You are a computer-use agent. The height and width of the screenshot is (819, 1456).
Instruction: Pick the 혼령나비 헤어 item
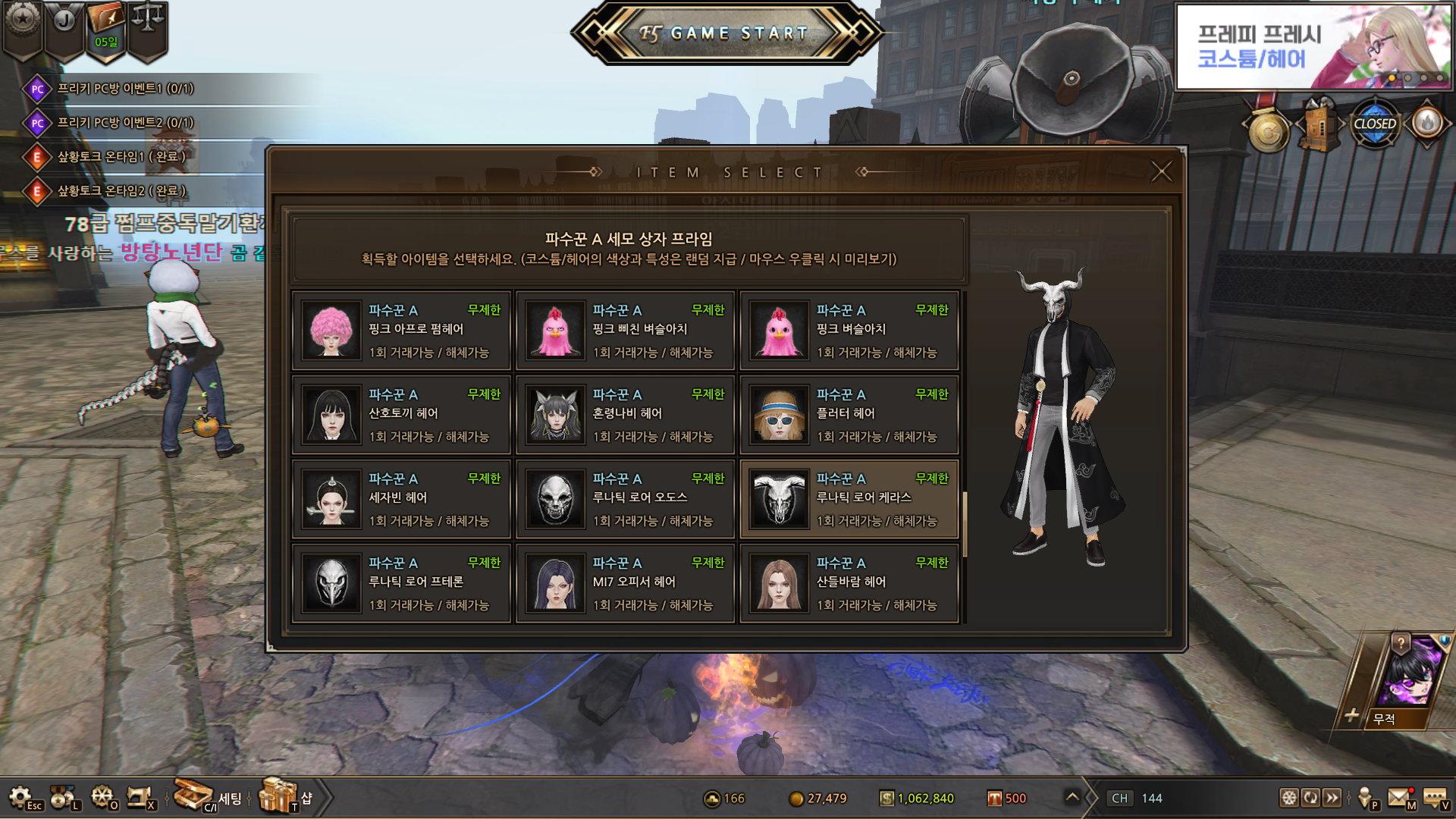pyautogui.click(x=626, y=415)
